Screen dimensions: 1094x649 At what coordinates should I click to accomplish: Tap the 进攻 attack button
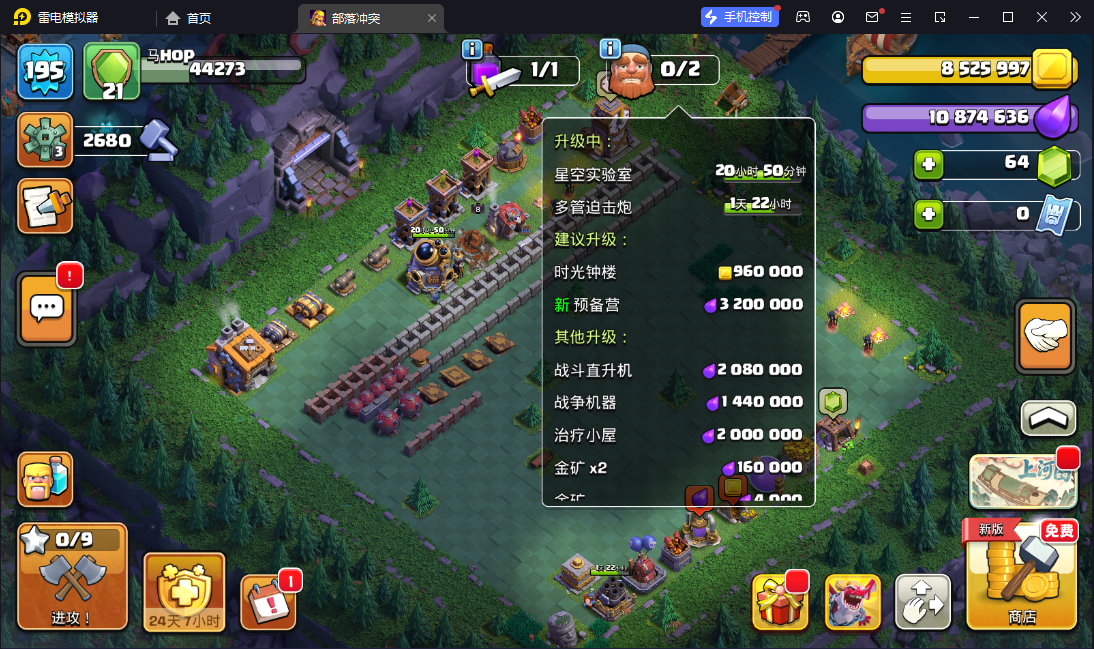click(72, 577)
